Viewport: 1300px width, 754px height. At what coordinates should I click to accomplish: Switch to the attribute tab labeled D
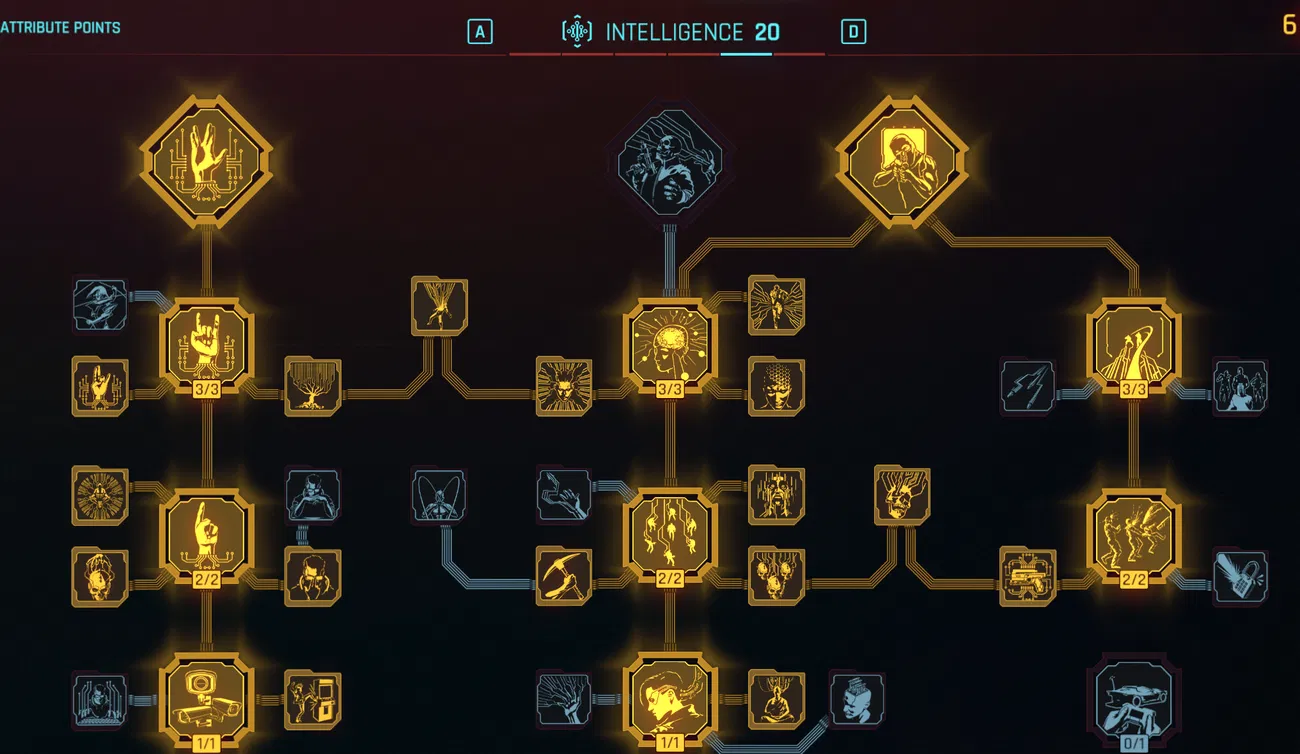[x=852, y=31]
